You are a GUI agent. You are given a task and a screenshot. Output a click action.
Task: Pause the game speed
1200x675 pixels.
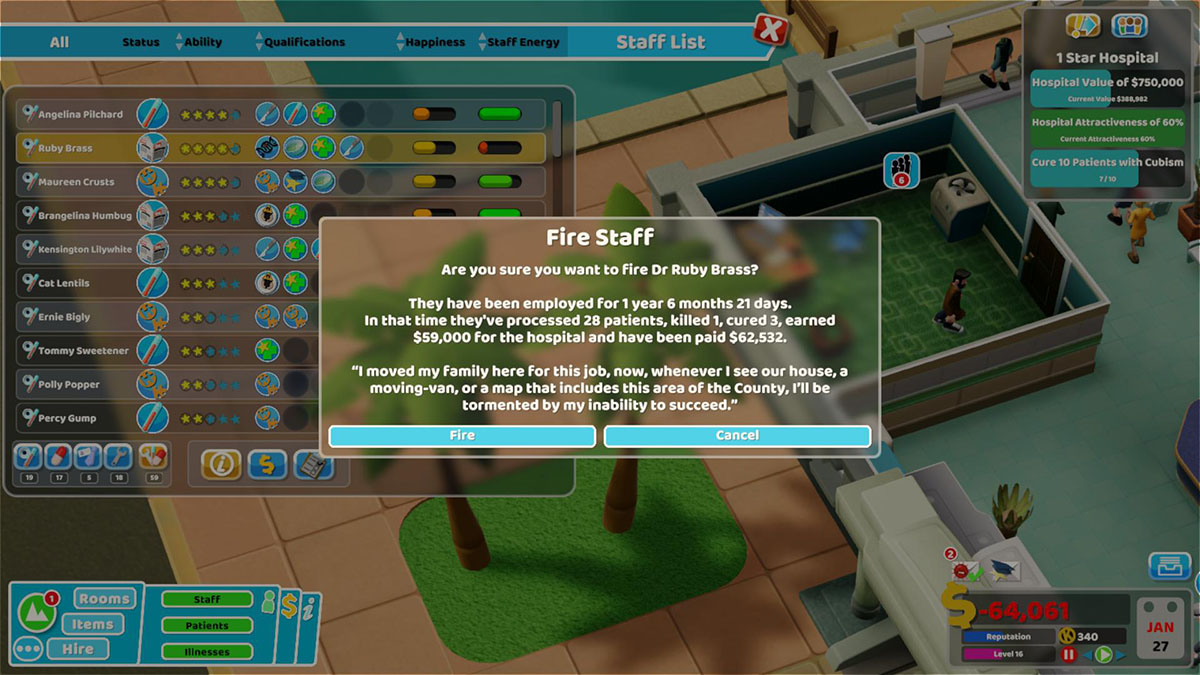click(1068, 655)
